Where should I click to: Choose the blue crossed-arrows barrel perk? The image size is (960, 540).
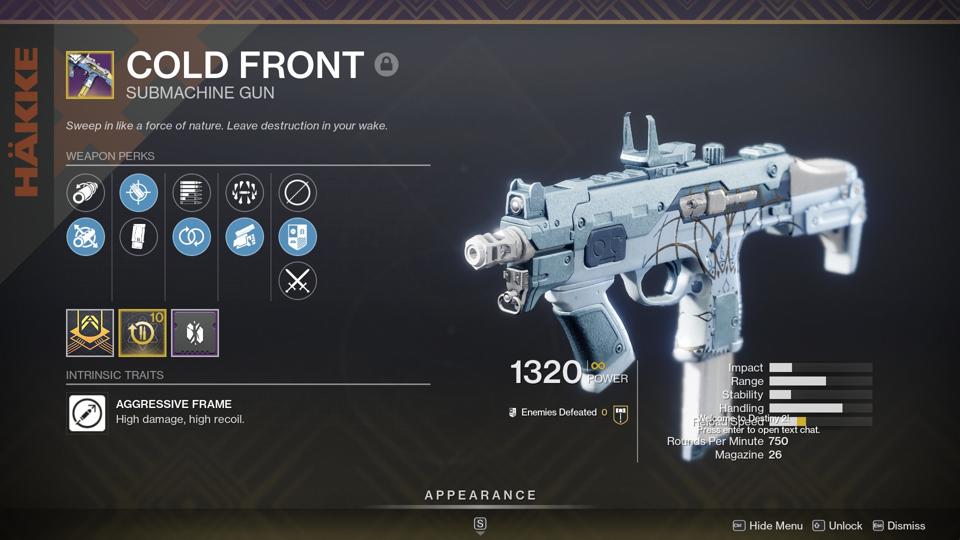pos(86,237)
